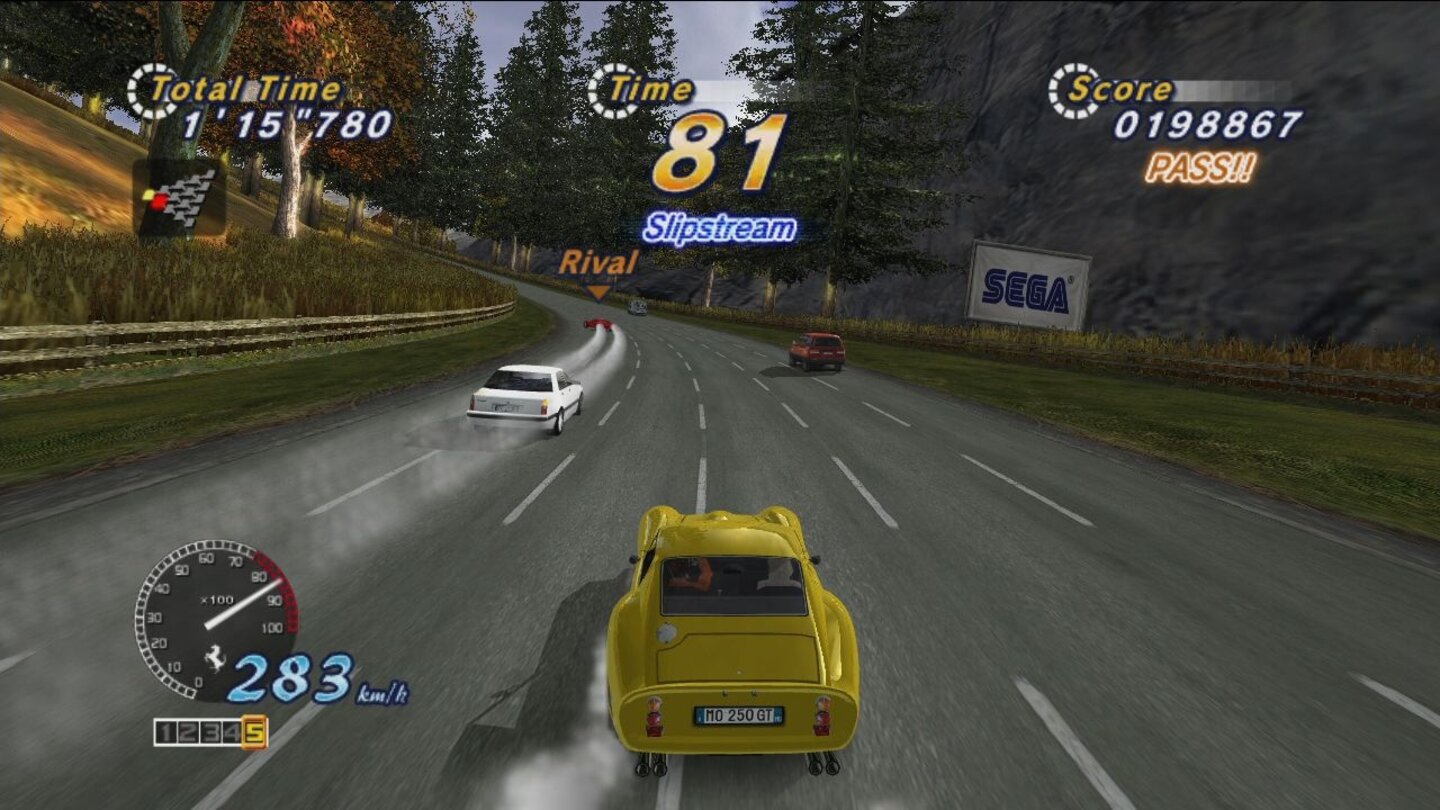Click the SEGA billboard
This screenshot has height=810, width=1440.
pos(1030,288)
